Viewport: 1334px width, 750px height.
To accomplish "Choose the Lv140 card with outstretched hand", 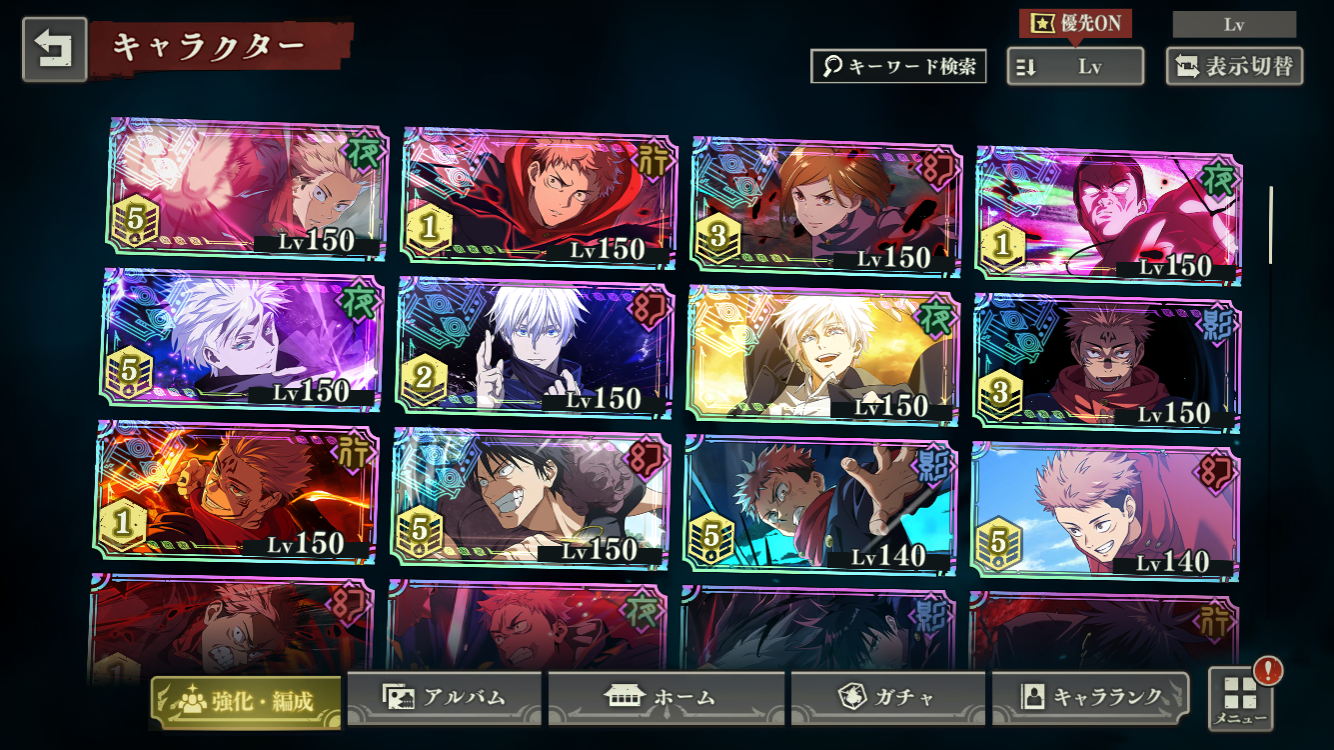I will pos(820,505).
